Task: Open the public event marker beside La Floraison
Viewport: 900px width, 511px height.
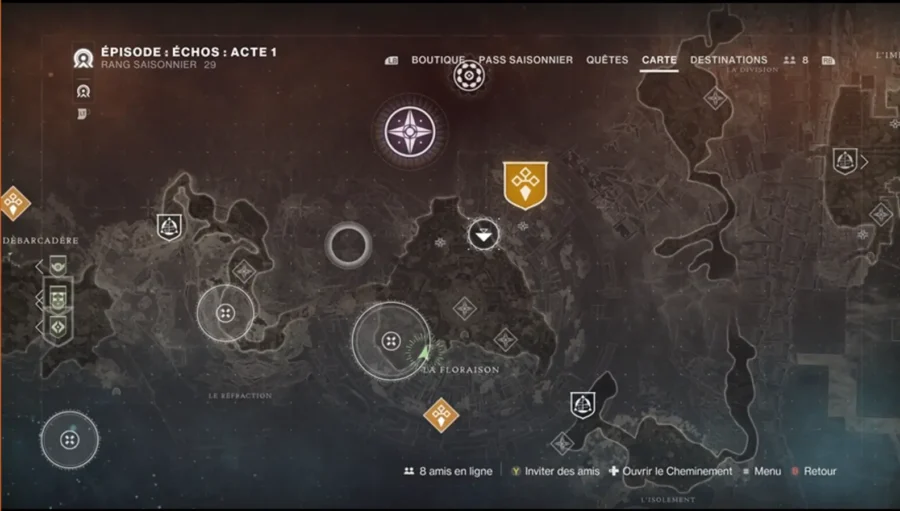Action: [390, 341]
